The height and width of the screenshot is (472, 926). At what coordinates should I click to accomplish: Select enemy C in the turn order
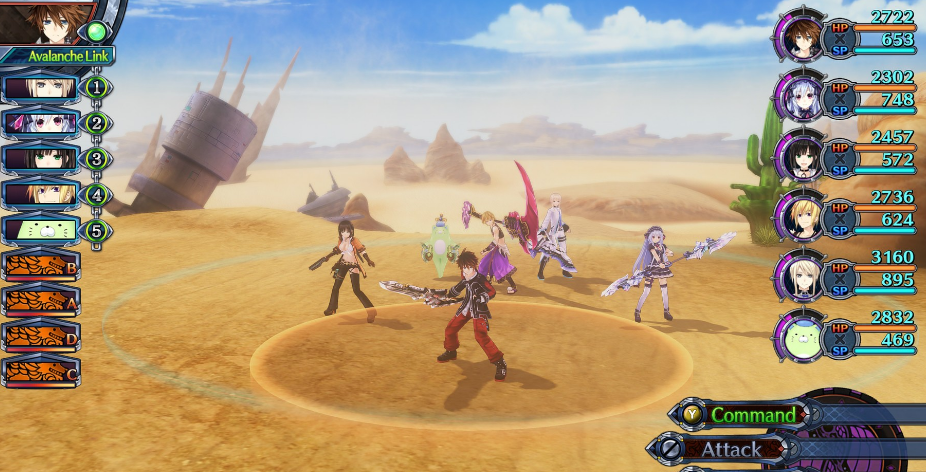click(x=40, y=371)
